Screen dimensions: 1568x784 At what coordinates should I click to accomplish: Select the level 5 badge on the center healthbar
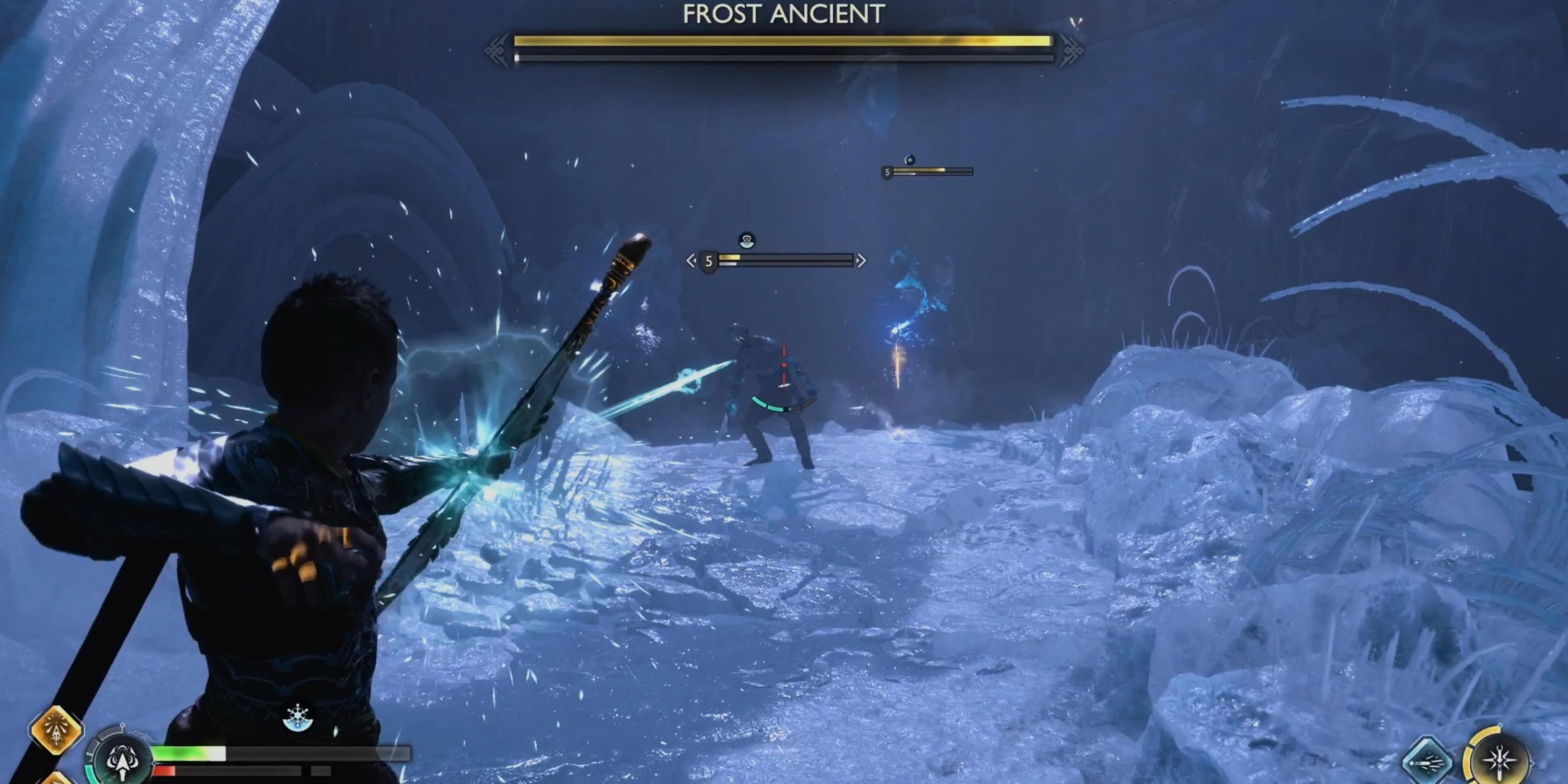[709, 260]
